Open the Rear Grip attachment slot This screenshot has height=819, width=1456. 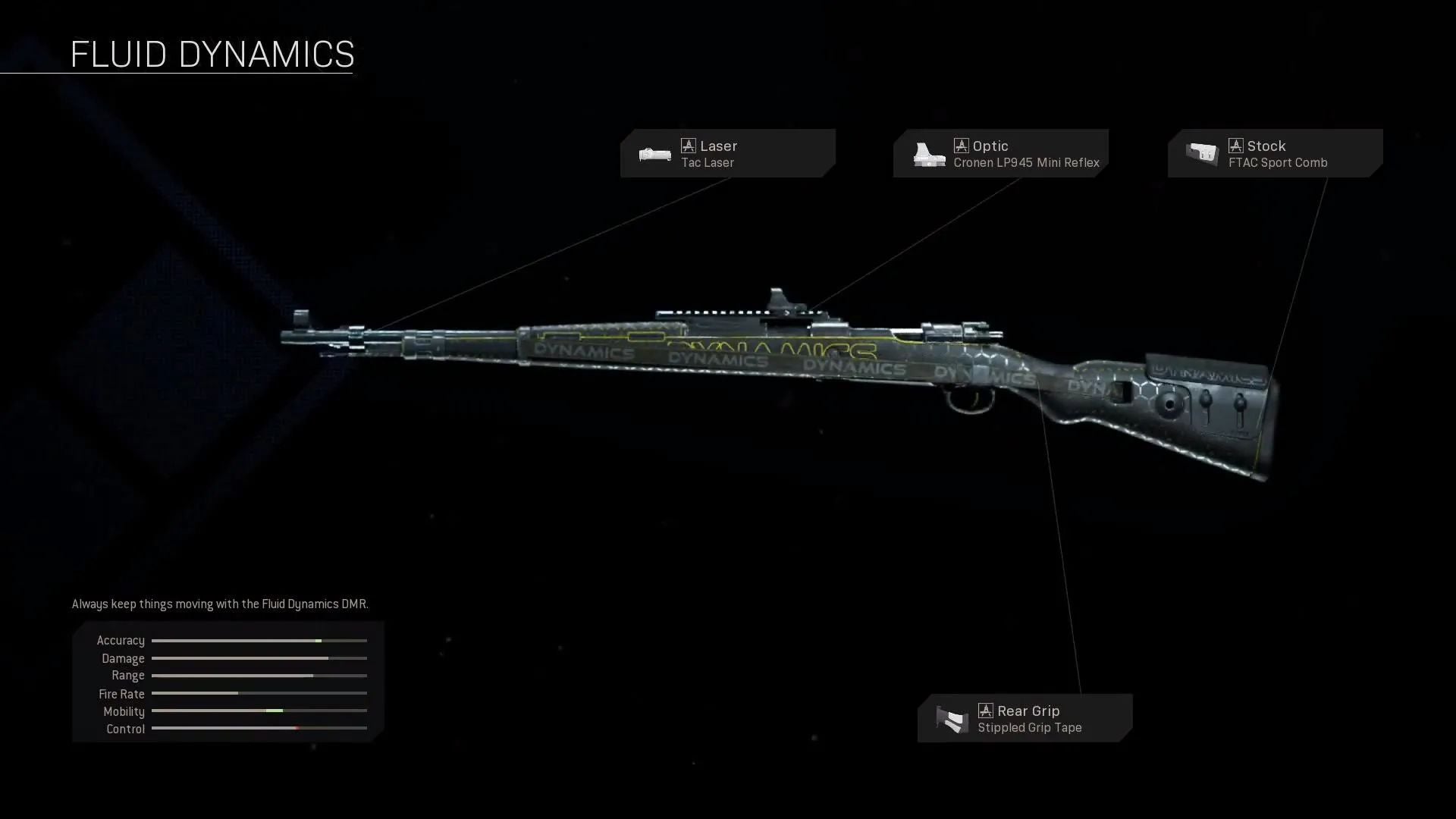point(1024,718)
